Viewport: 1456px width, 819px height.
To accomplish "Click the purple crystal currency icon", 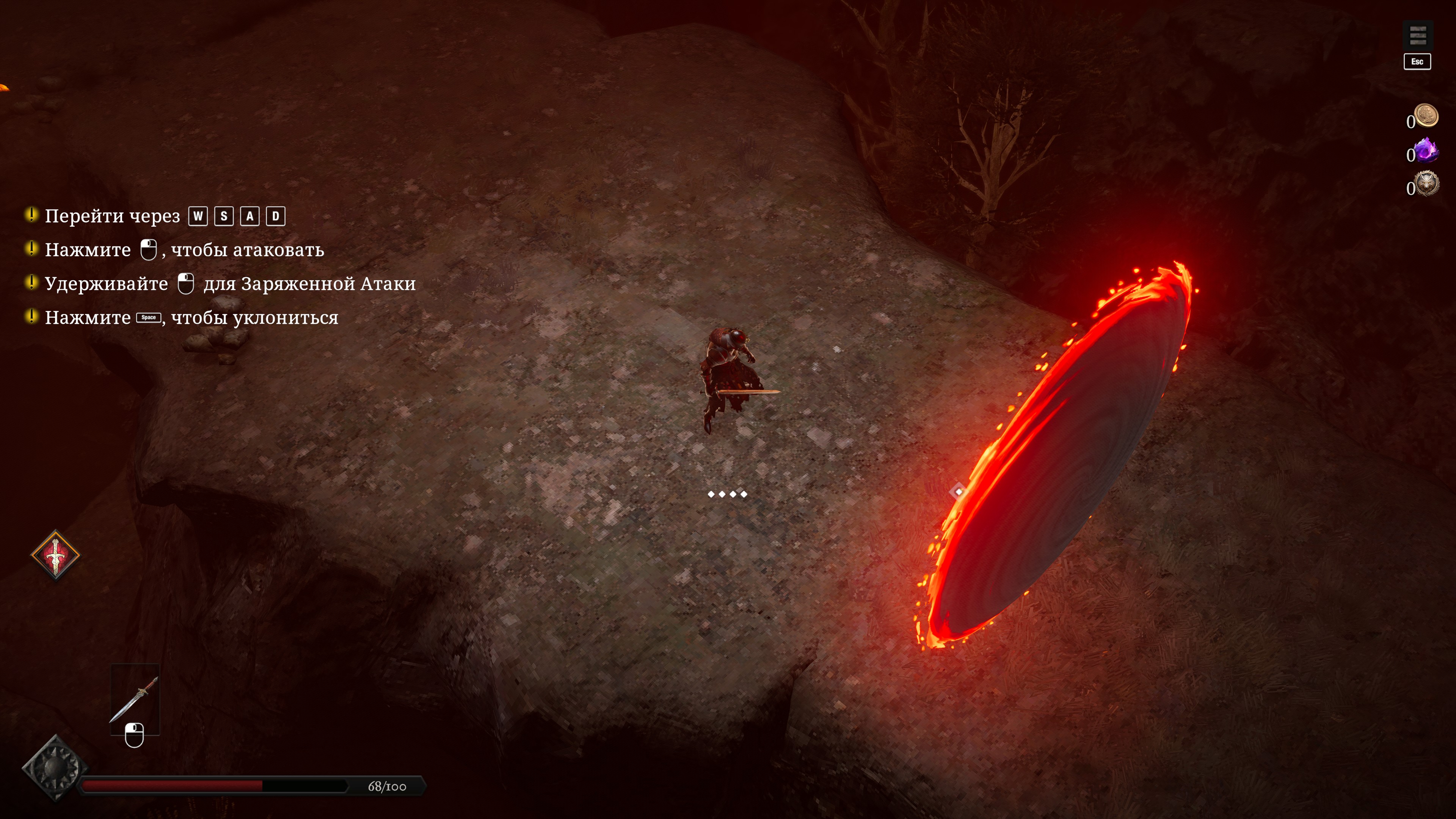I will pos(1426,151).
